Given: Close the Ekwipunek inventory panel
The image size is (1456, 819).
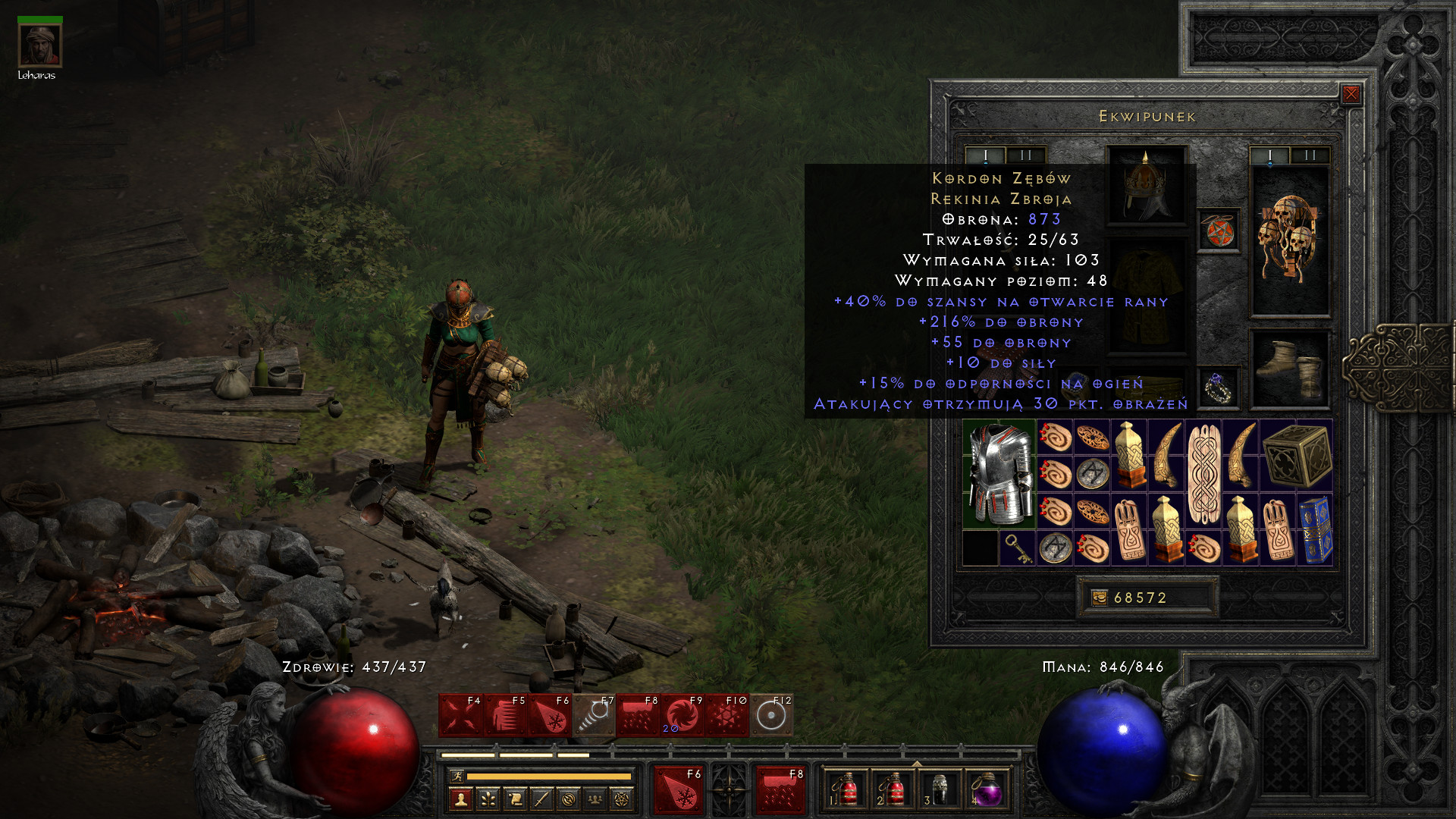Looking at the screenshot, I should pyautogui.click(x=1351, y=94).
